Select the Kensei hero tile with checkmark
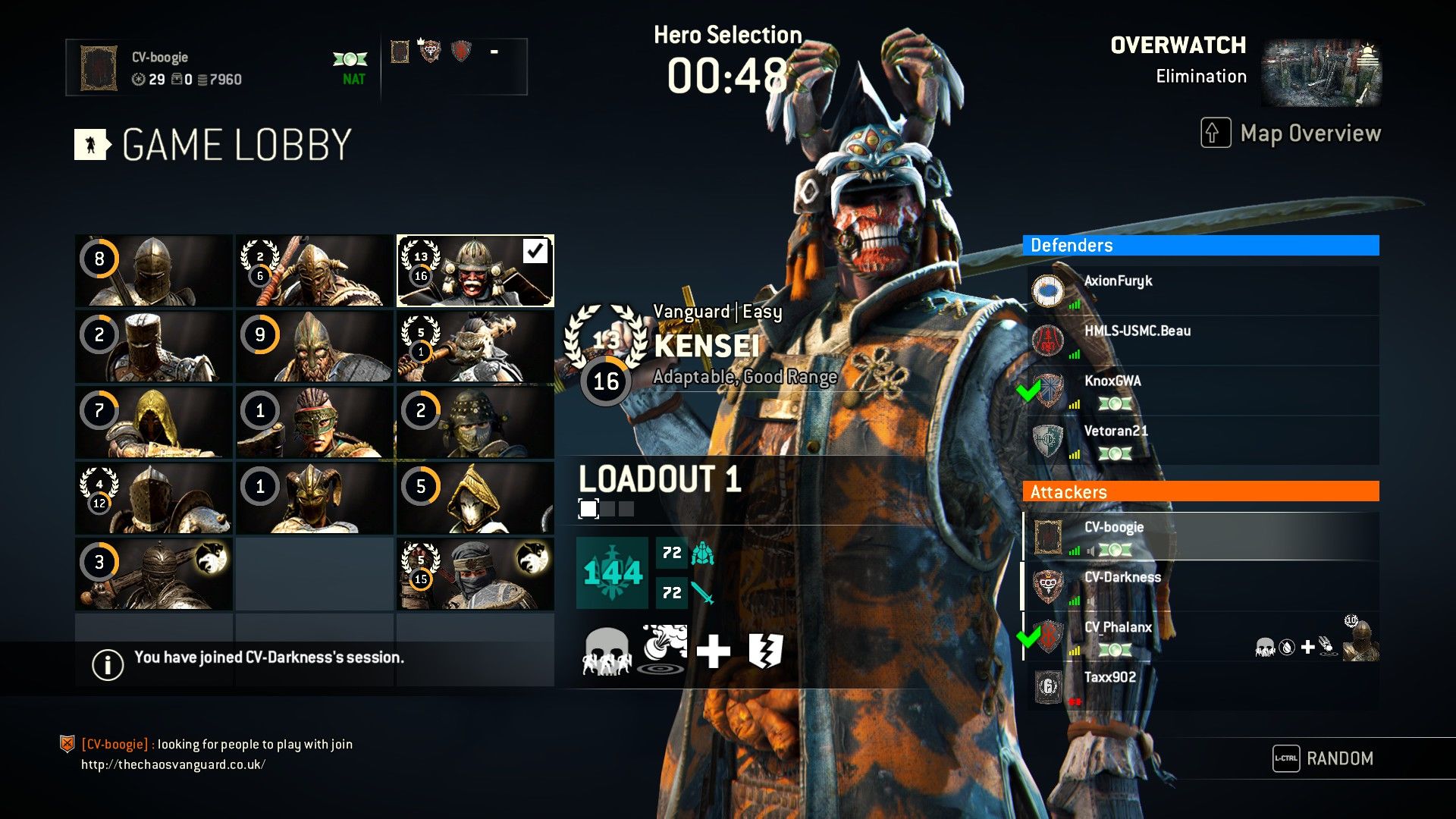1456x819 pixels. [x=475, y=271]
